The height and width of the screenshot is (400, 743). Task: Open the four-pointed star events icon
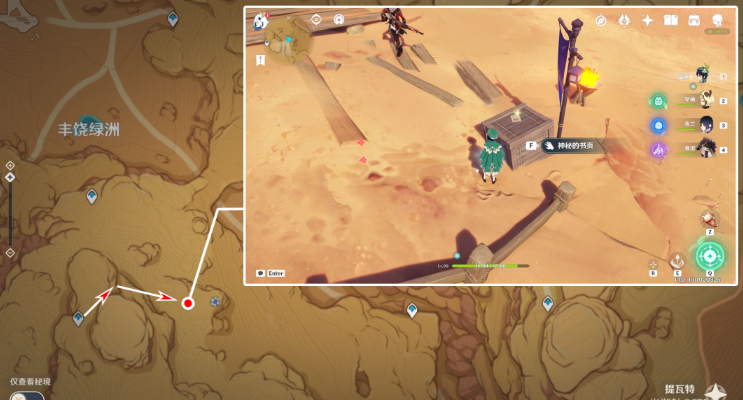coord(647,20)
